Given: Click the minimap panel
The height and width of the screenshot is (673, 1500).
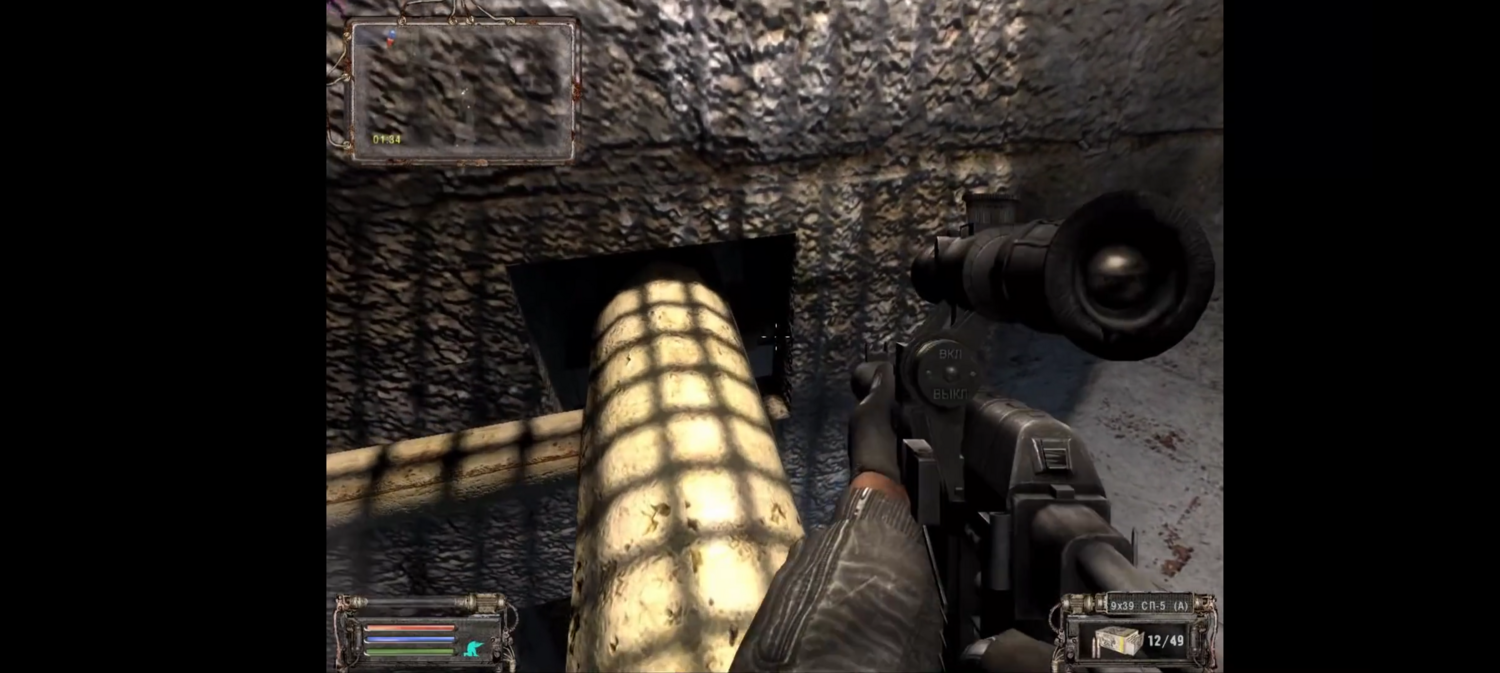Looking at the screenshot, I should point(462,90).
